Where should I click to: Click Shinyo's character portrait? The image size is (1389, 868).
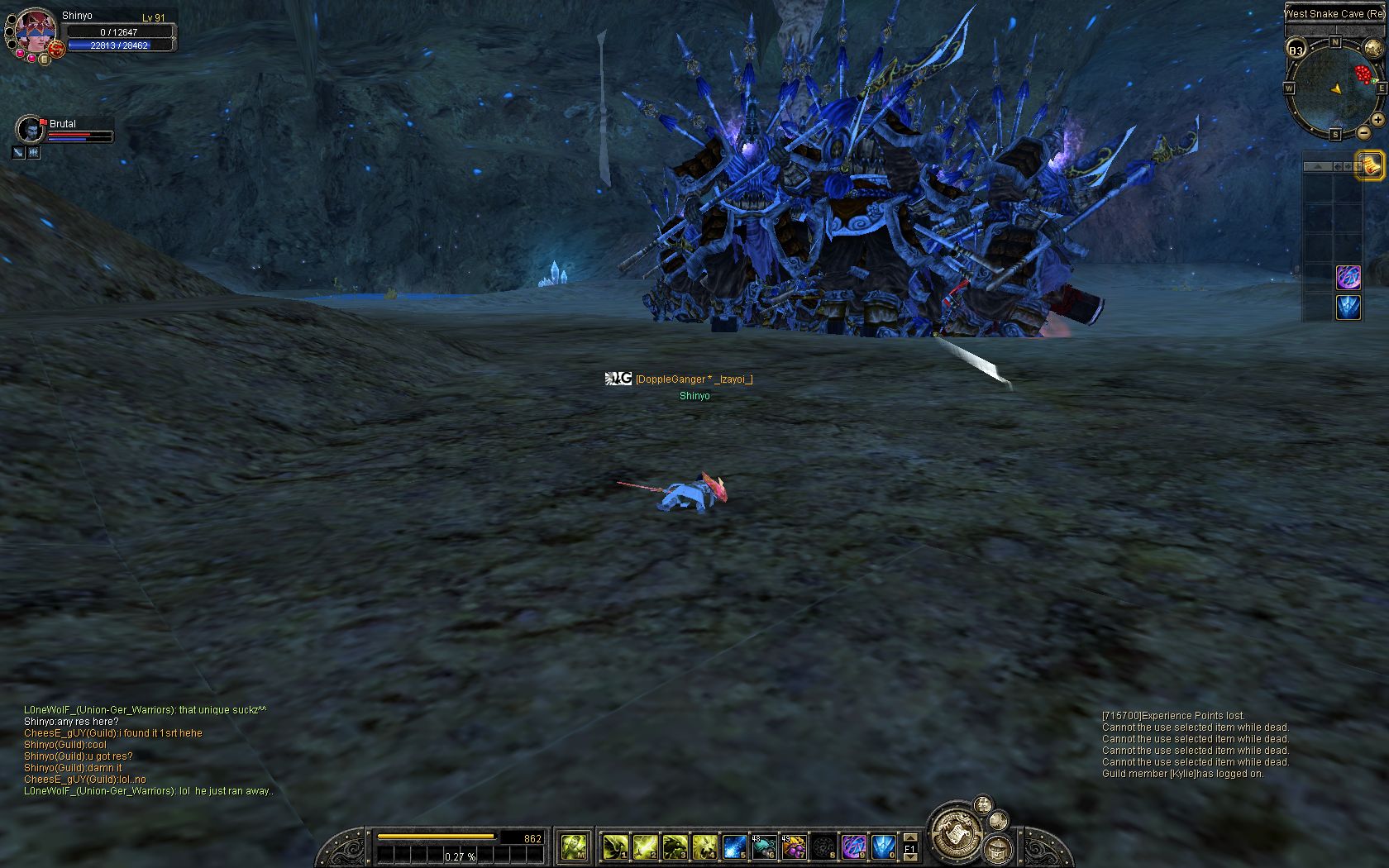pyautogui.click(x=35, y=30)
